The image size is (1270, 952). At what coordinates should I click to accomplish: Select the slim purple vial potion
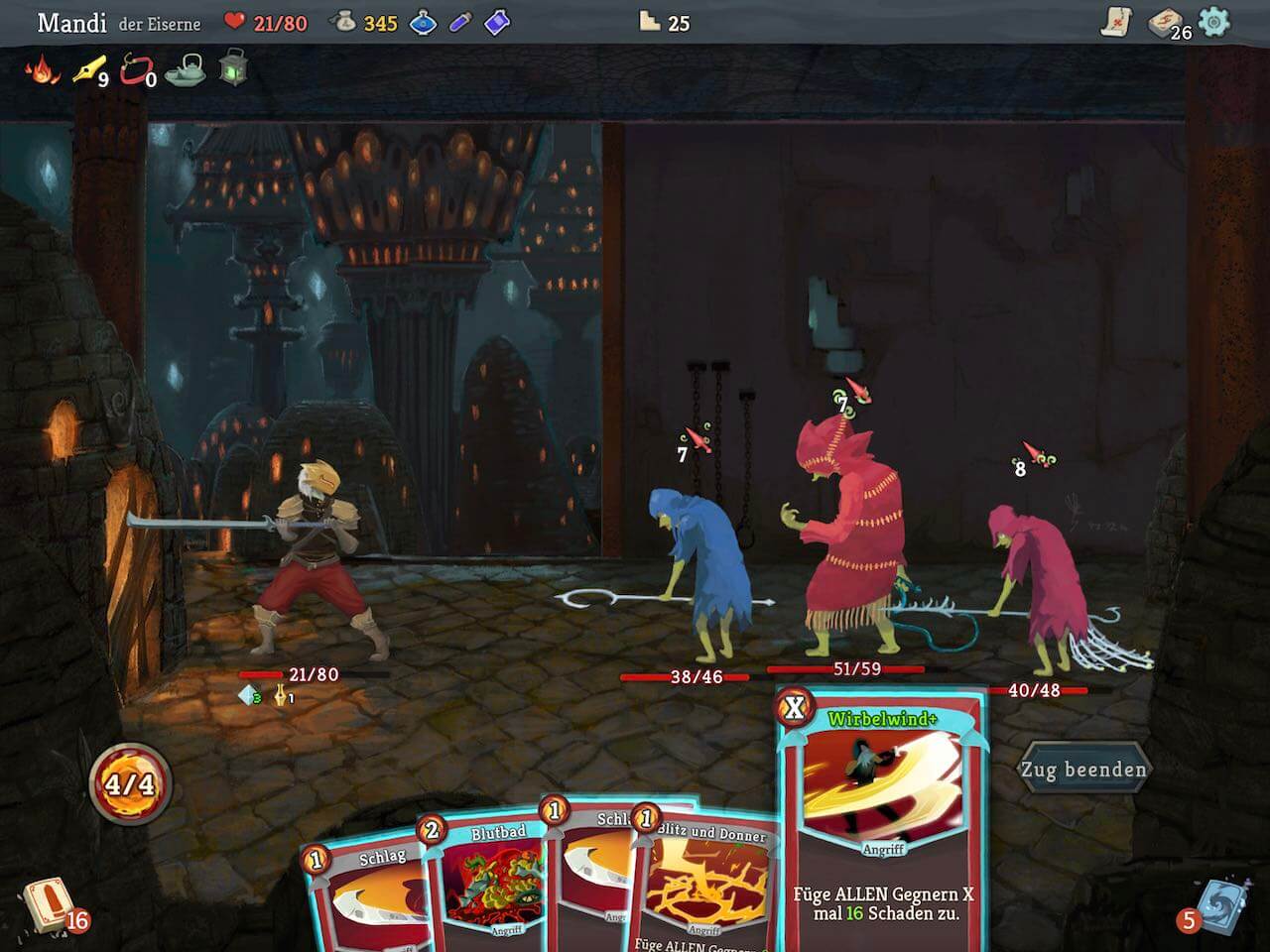point(460,22)
